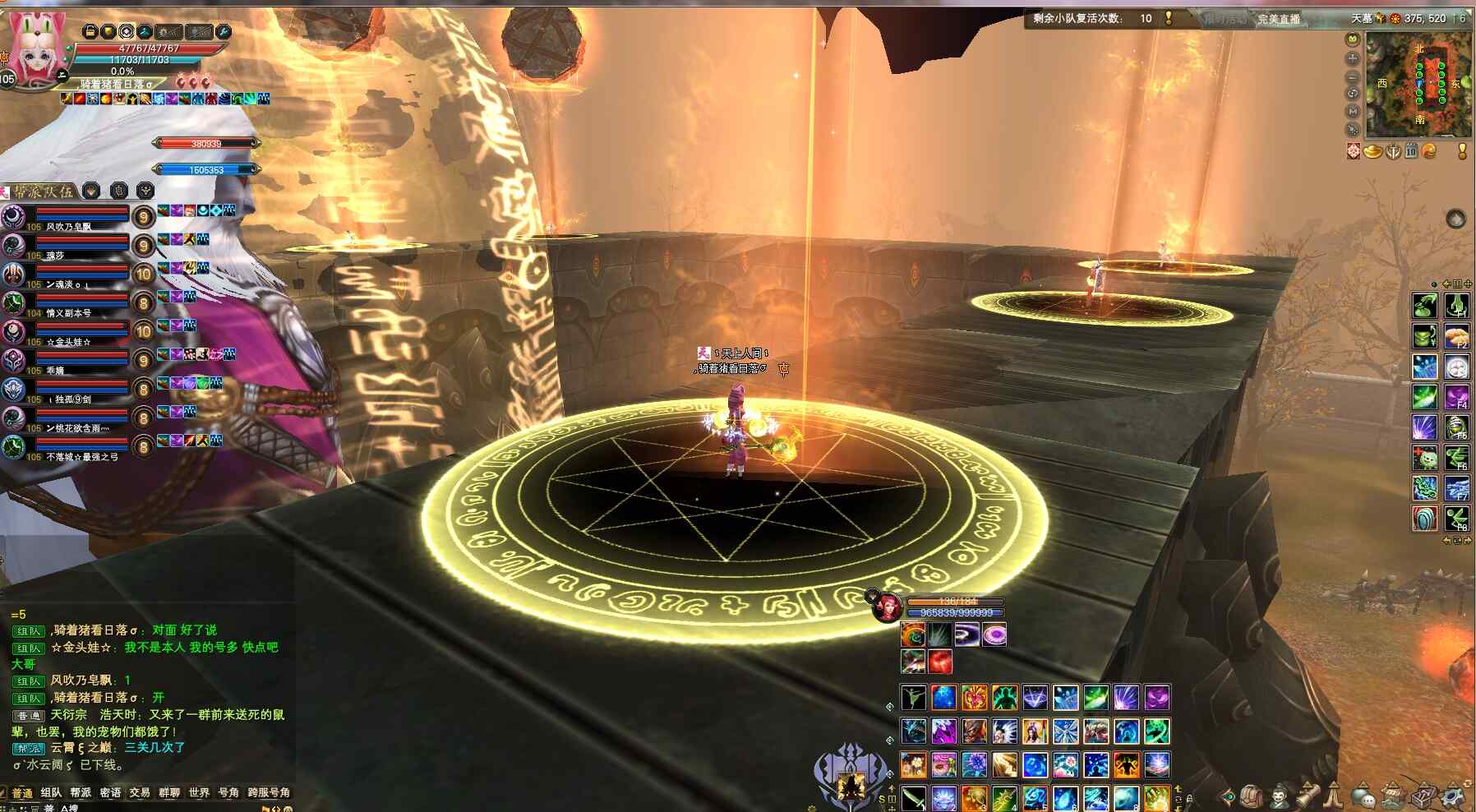
Task: Open the backpack bag icon
Action: tap(1252, 796)
